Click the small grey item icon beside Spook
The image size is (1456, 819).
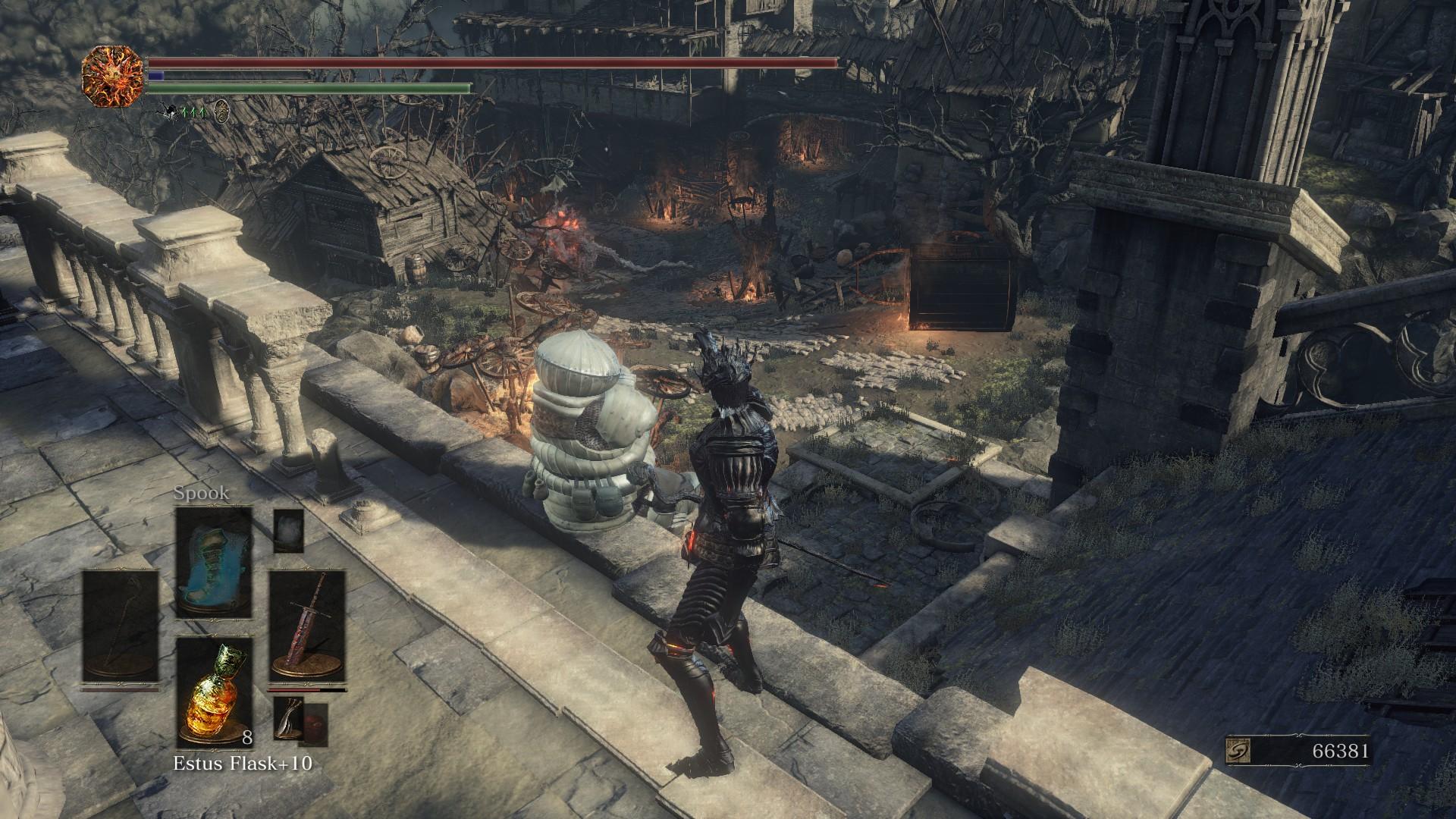click(288, 530)
